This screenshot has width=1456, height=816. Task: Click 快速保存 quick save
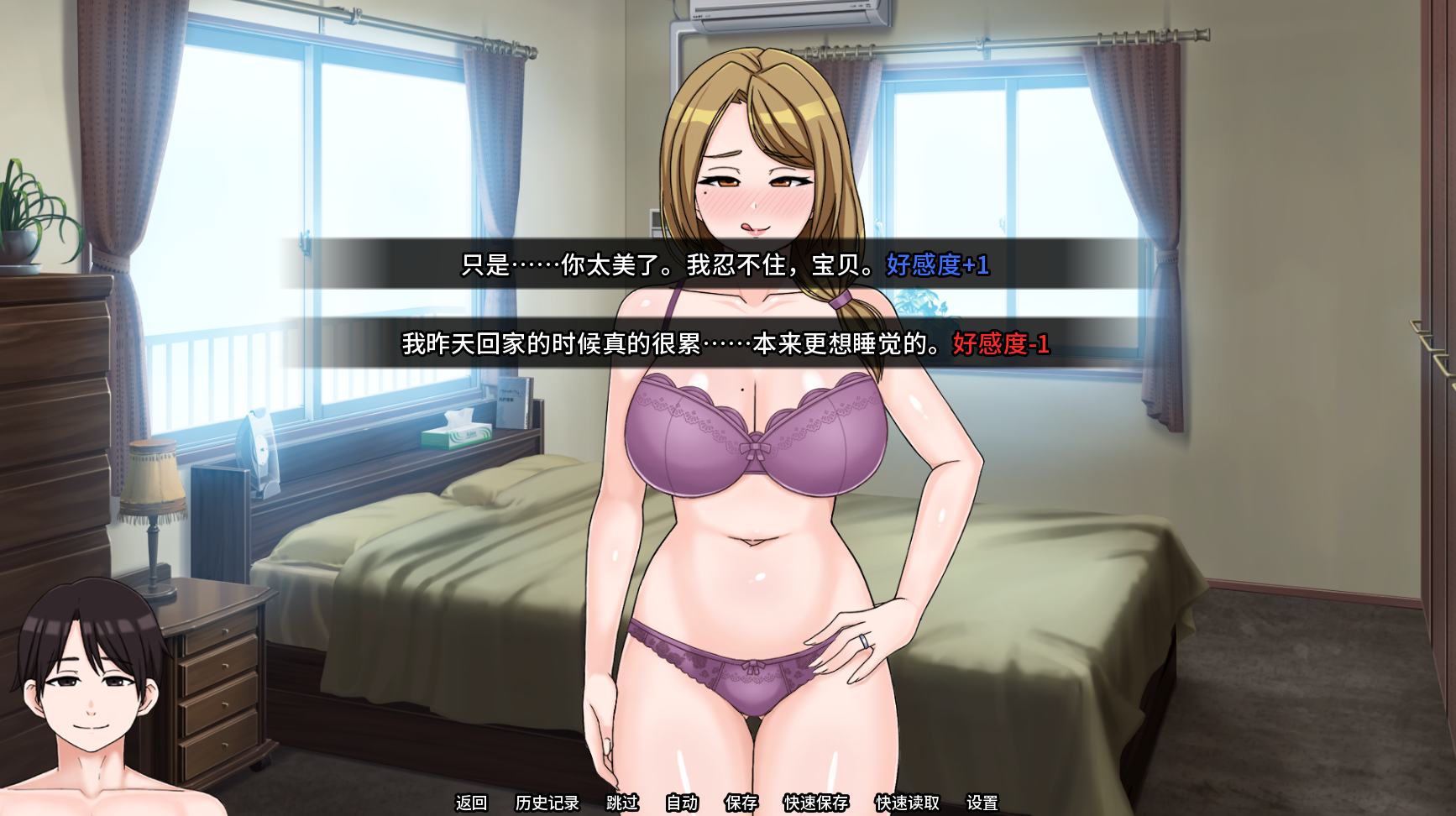tap(815, 803)
